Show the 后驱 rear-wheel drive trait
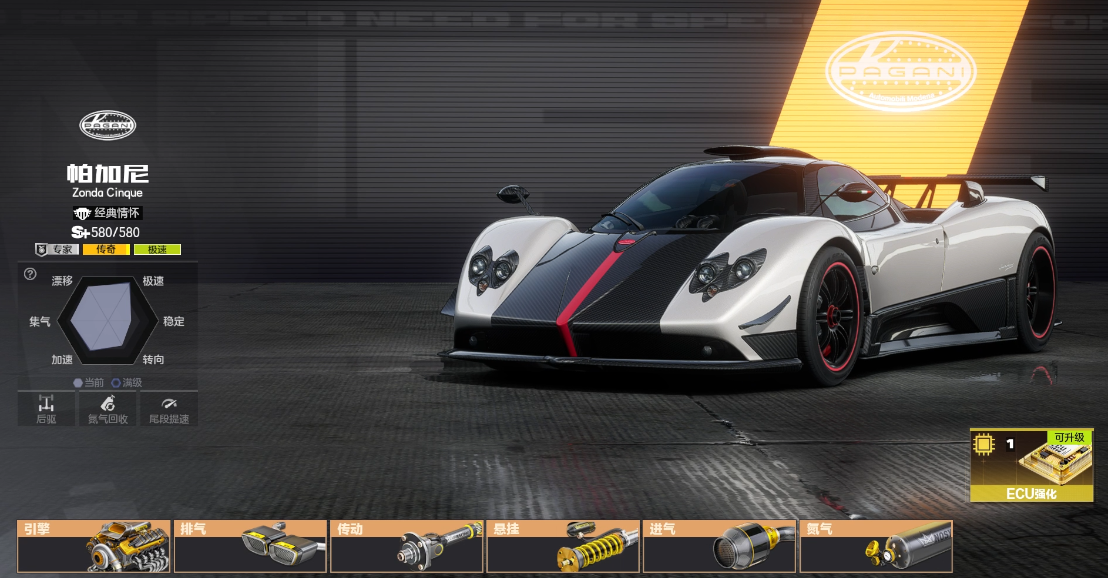The height and width of the screenshot is (578, 1108). coord(46,408)
